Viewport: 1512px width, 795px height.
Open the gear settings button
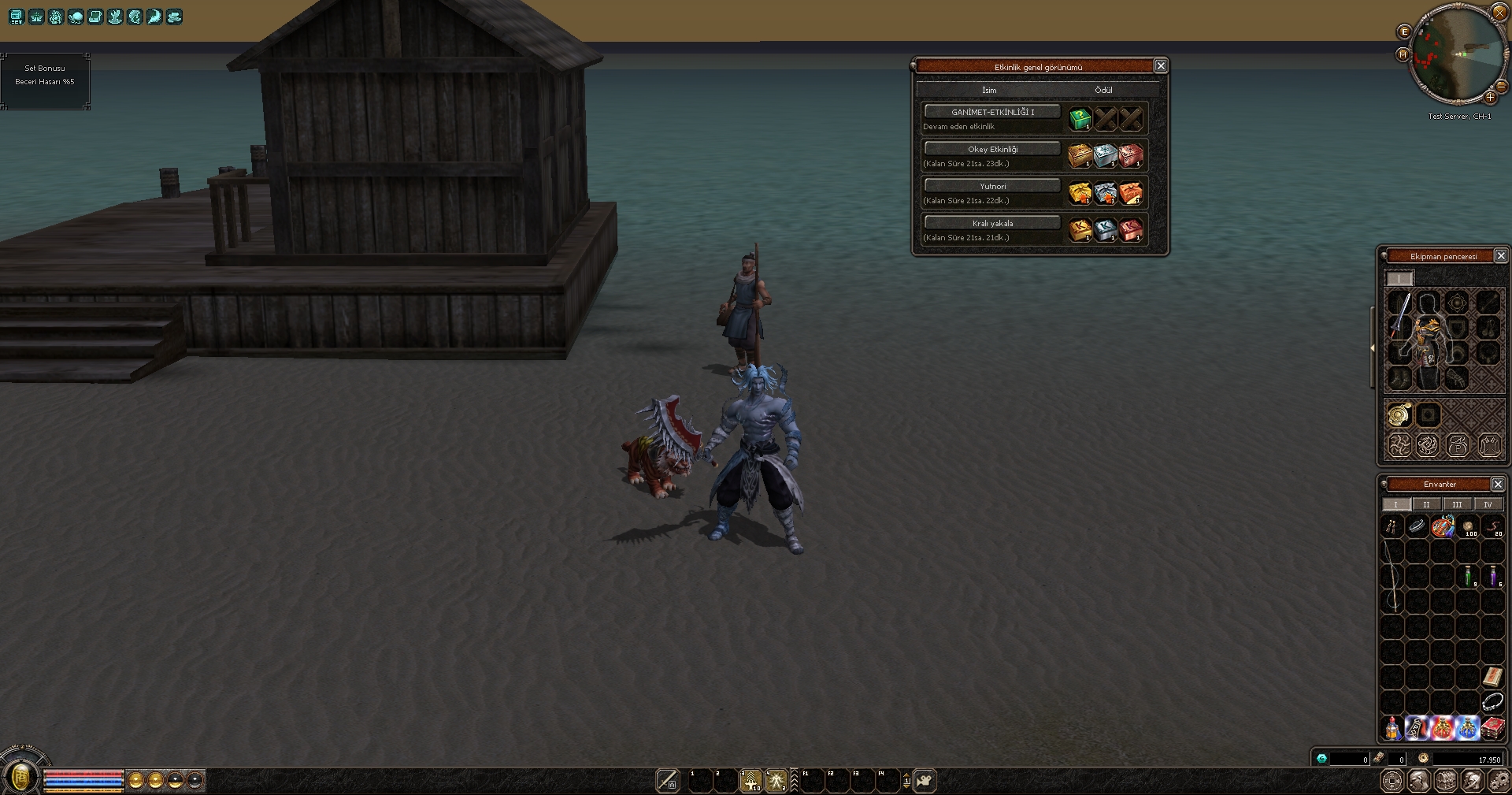click(1499, 781)
